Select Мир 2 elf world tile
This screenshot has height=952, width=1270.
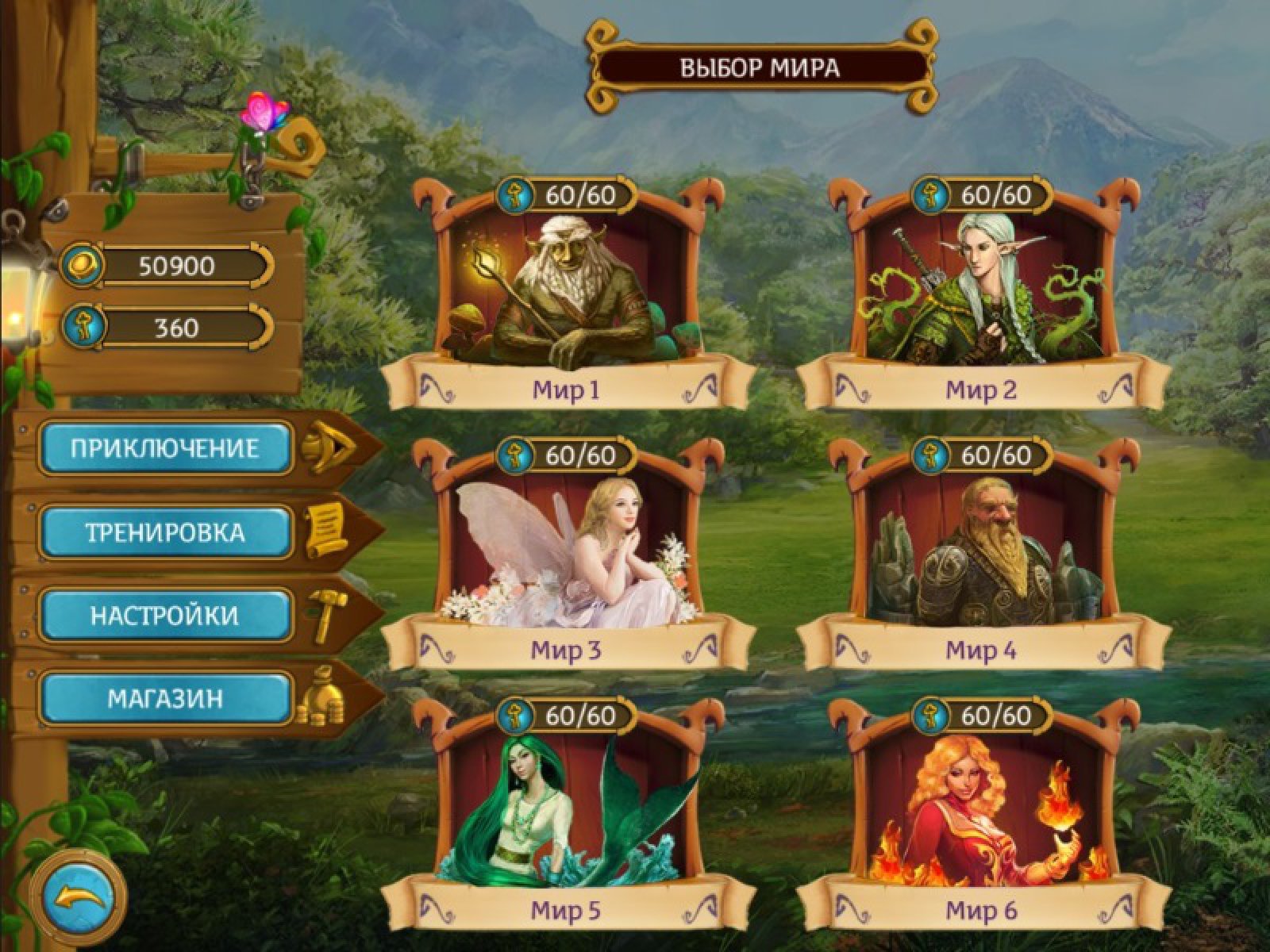pos(982,294)
